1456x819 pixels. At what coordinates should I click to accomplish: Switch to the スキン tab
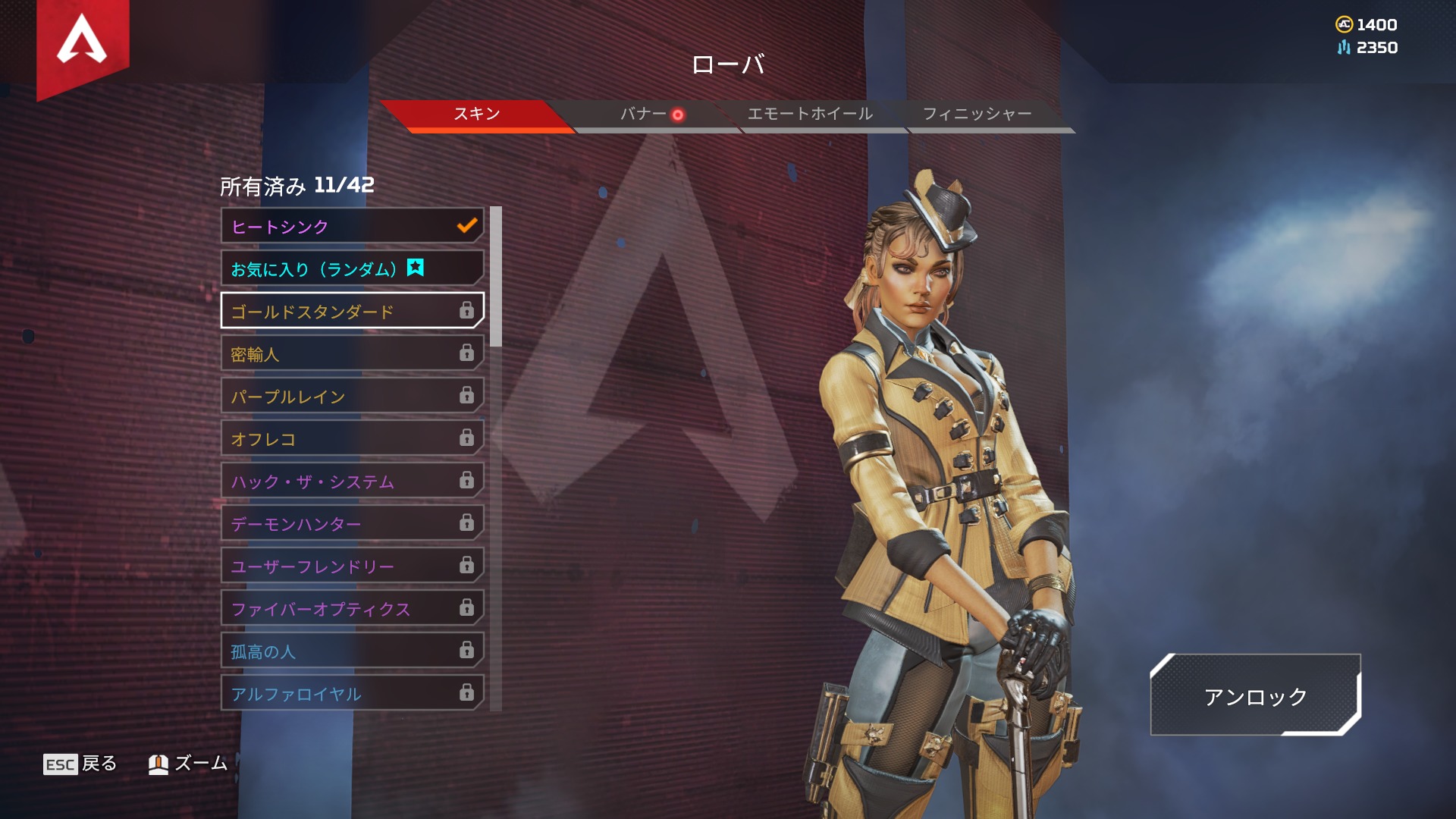(x=476, y=114)
